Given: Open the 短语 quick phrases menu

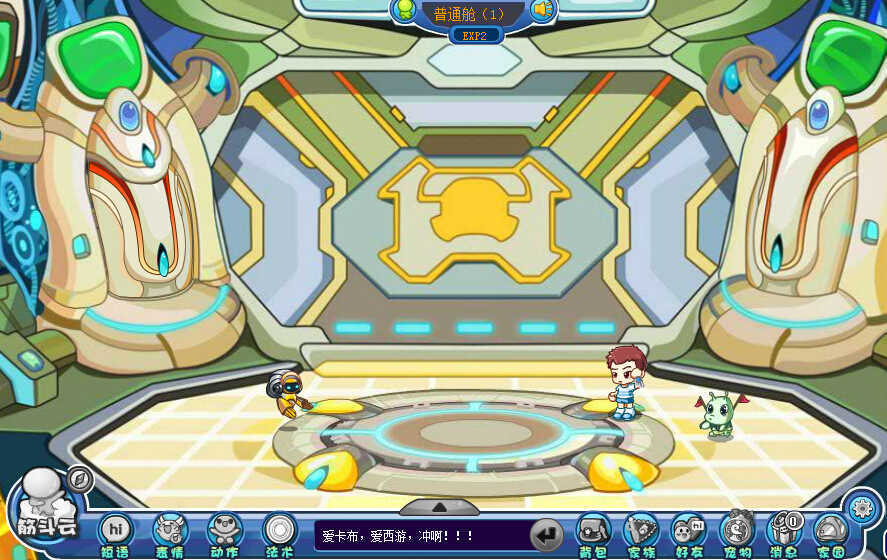Looking at the screenshot, I should click(x=115, y=531).
